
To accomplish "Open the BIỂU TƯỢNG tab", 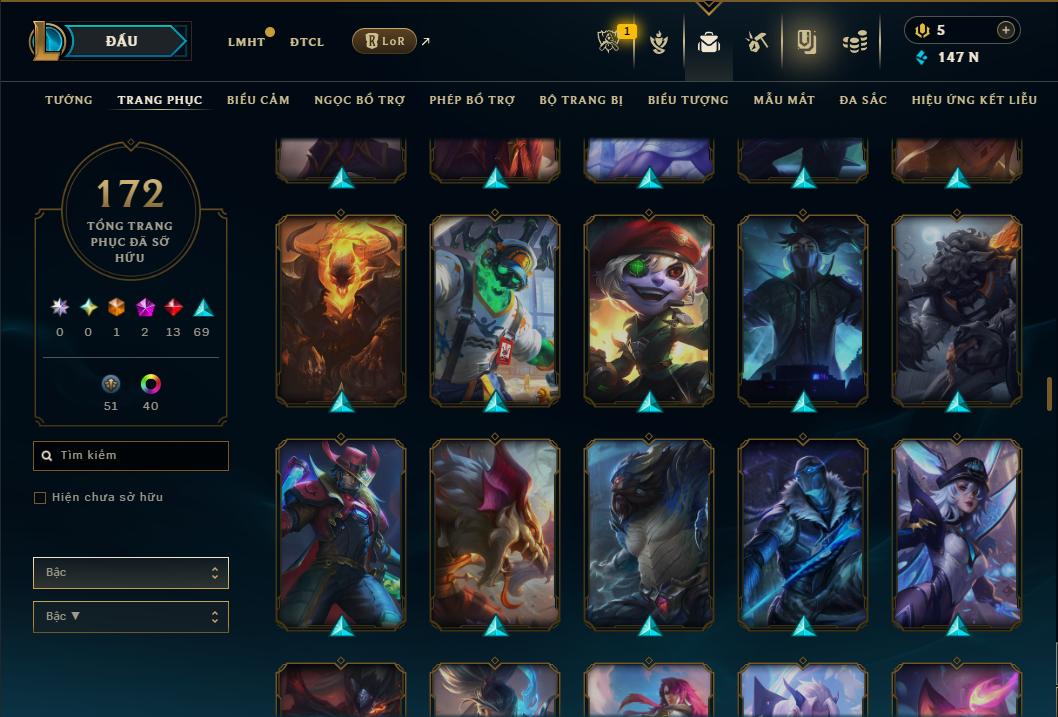I will click(x=688, y=100).
